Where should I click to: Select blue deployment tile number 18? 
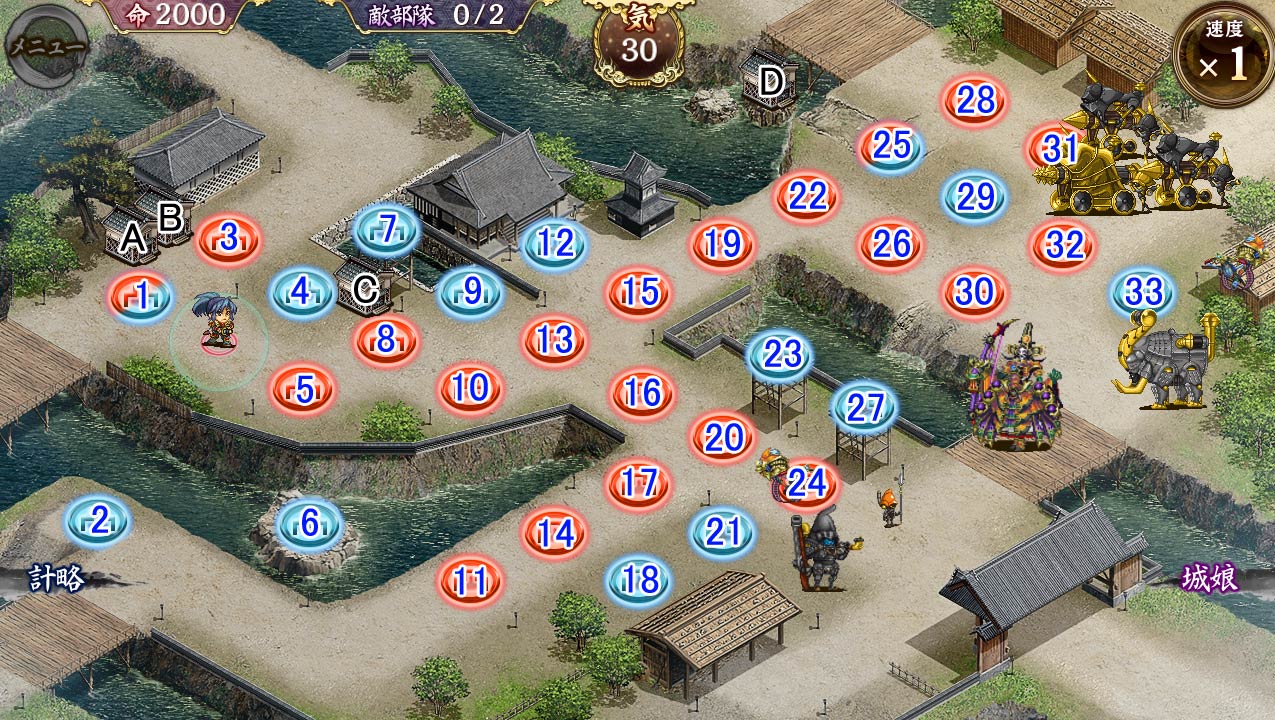[640, 580]
